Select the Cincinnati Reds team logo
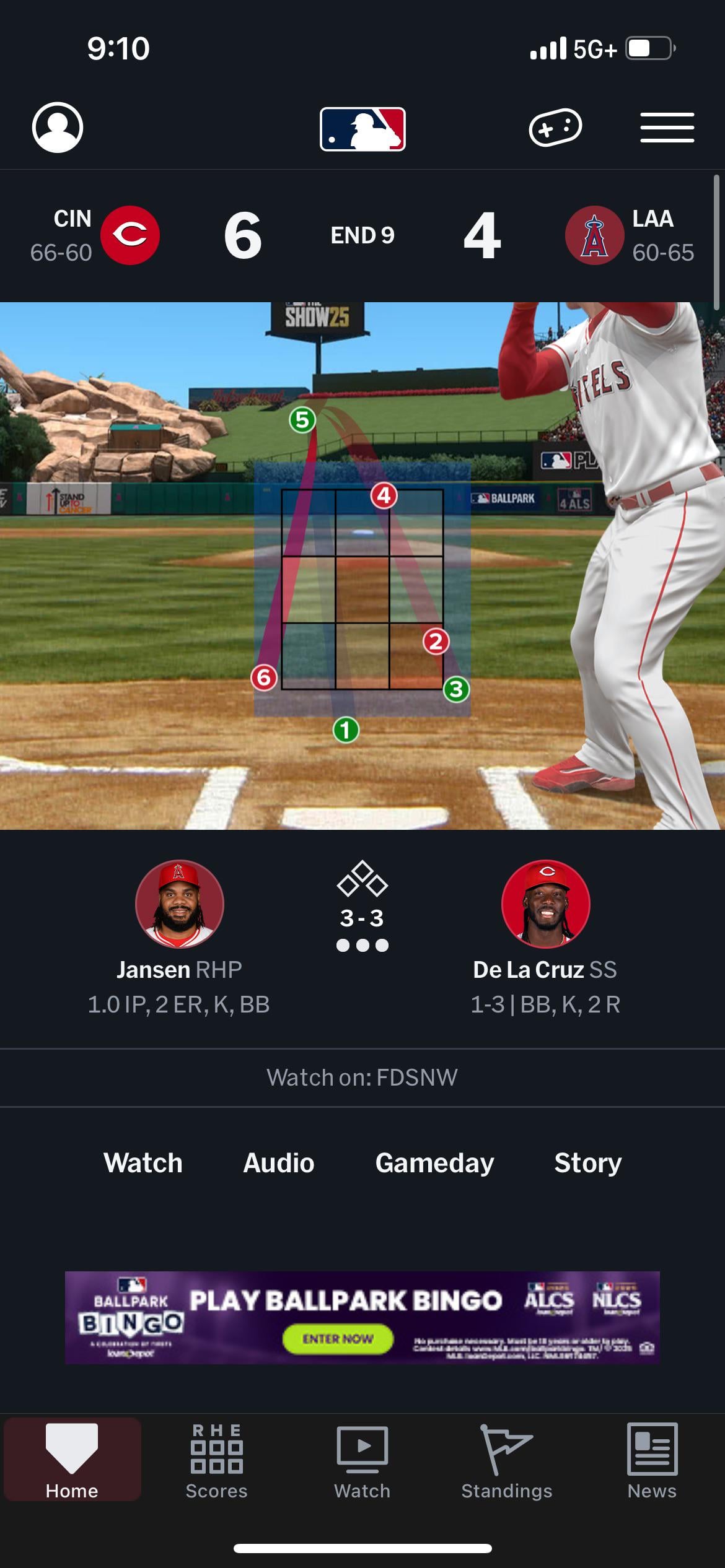Viewport: 725px width, 1568px height. pos(130,235)
